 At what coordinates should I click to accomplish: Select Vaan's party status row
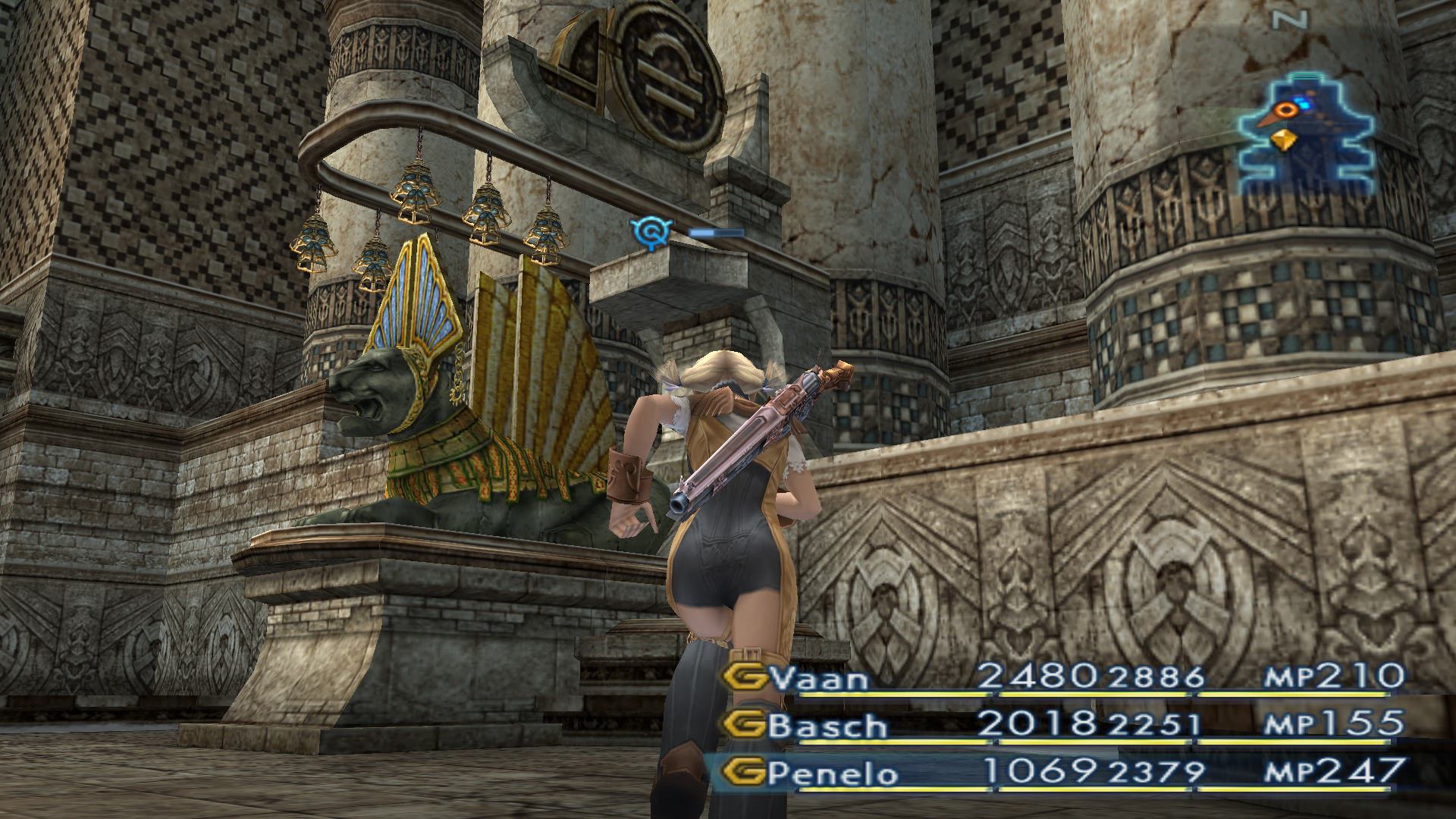1062,676
